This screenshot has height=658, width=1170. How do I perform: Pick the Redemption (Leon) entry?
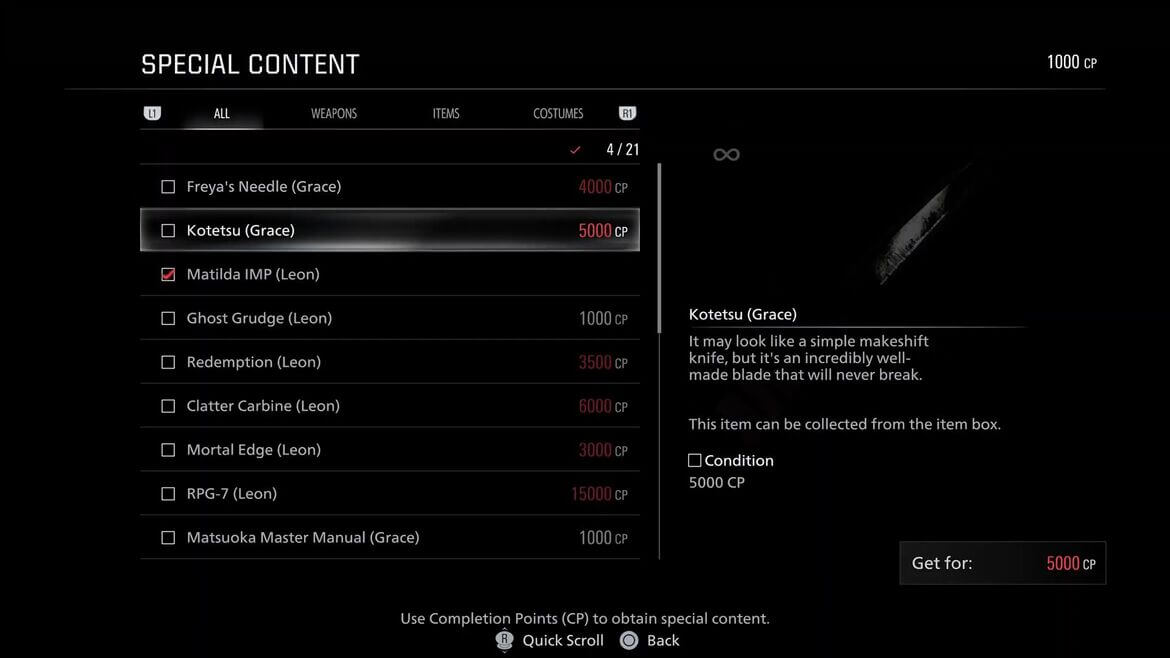point(390,363)
